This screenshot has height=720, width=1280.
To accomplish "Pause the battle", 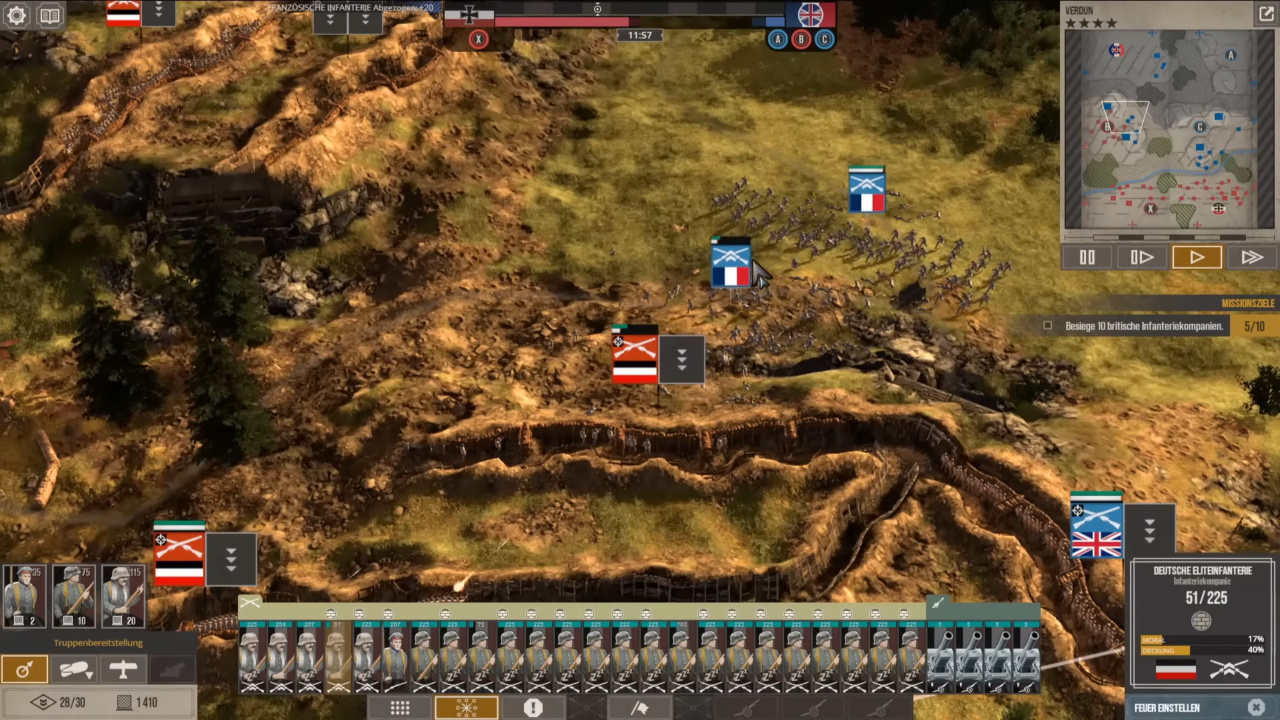I will tap(1087, 257).
